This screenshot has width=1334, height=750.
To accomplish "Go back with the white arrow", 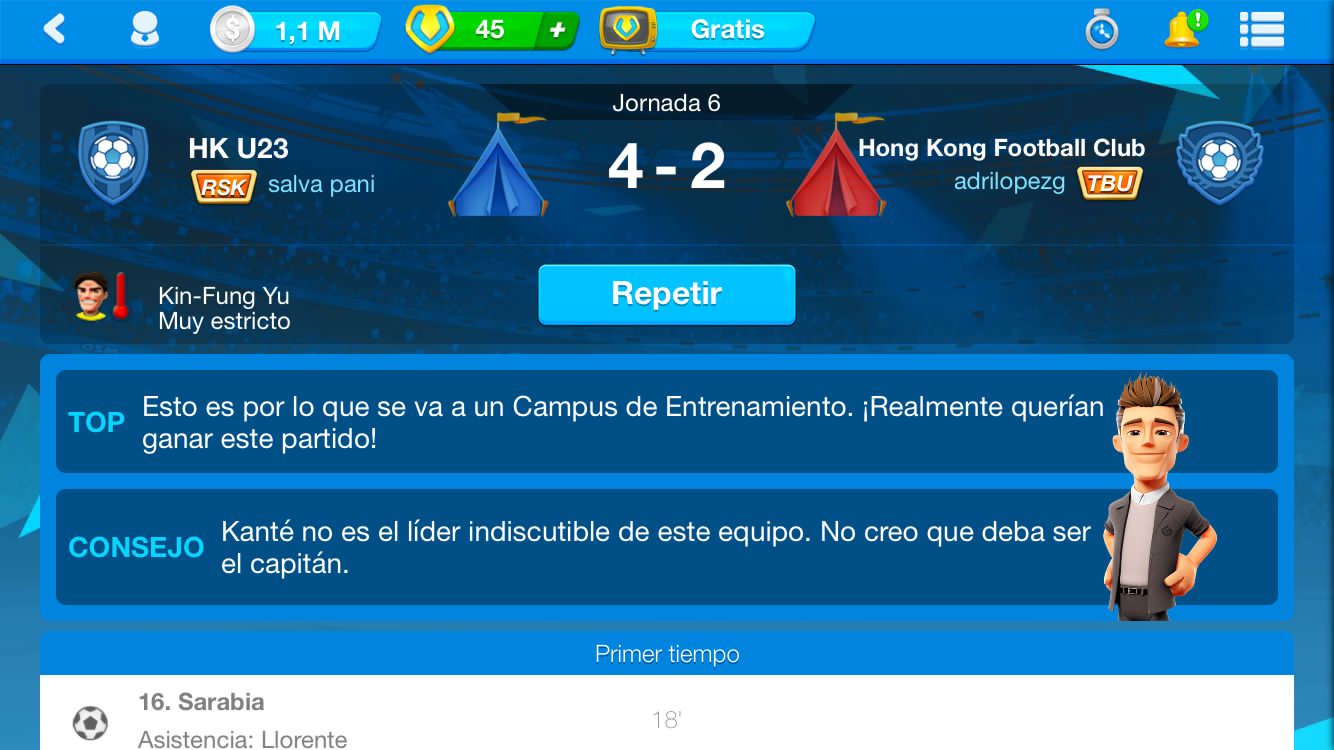I will click(54, 30).
